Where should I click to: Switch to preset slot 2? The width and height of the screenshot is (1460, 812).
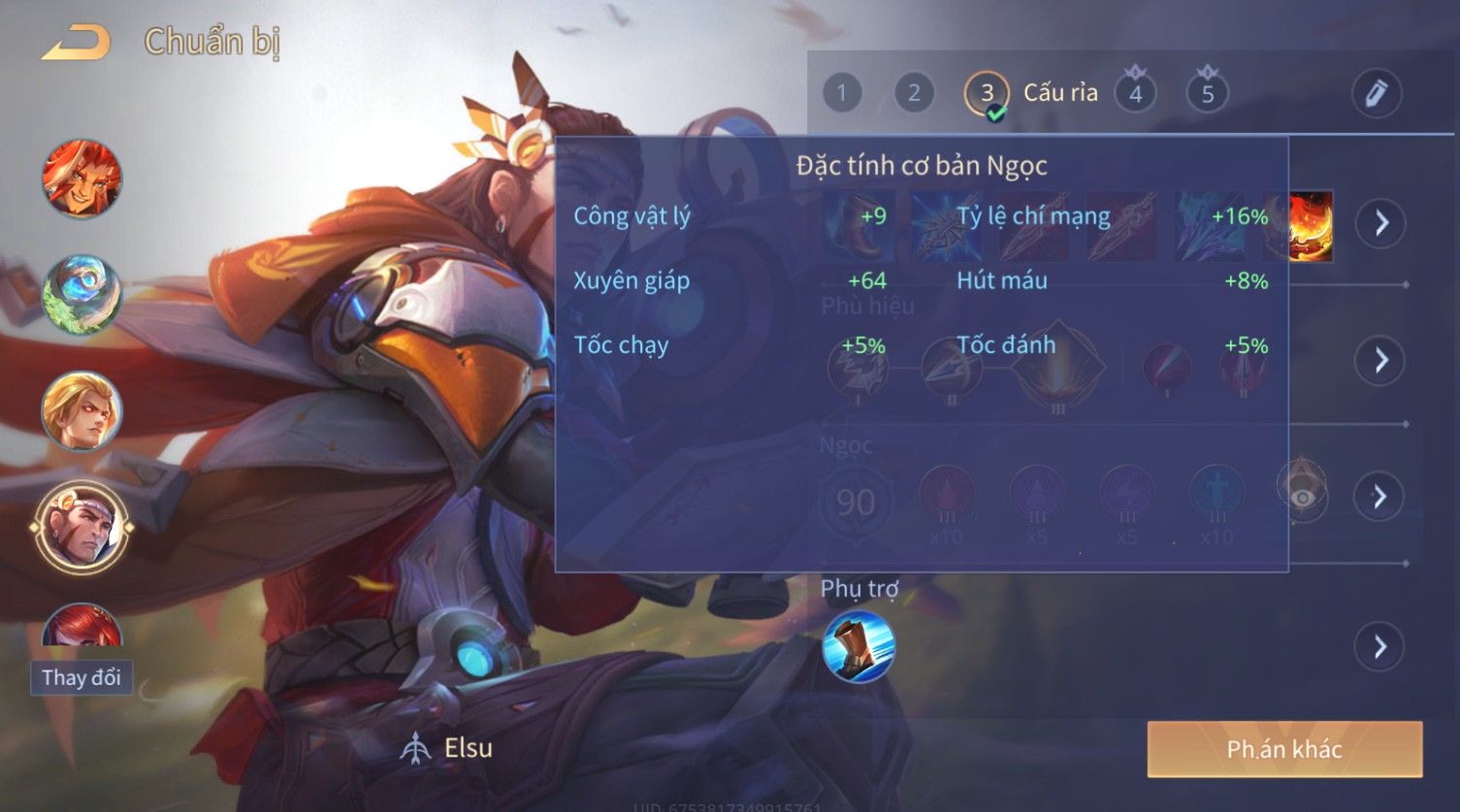(x=914, y=93)
